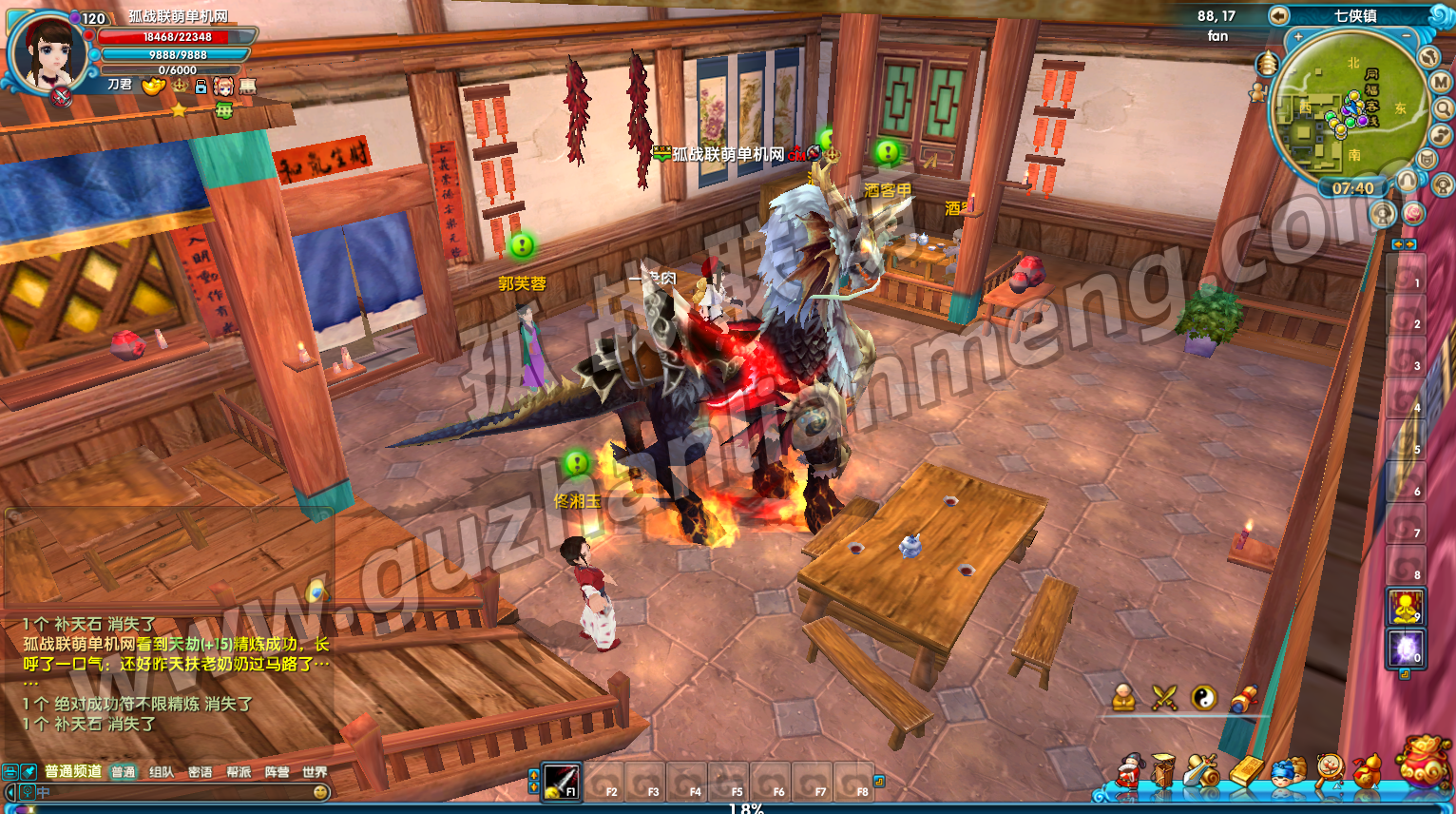Click the yin-yang symbol icon
The height and width of the screenshot is (814, 1456).
click(1204, 698)
